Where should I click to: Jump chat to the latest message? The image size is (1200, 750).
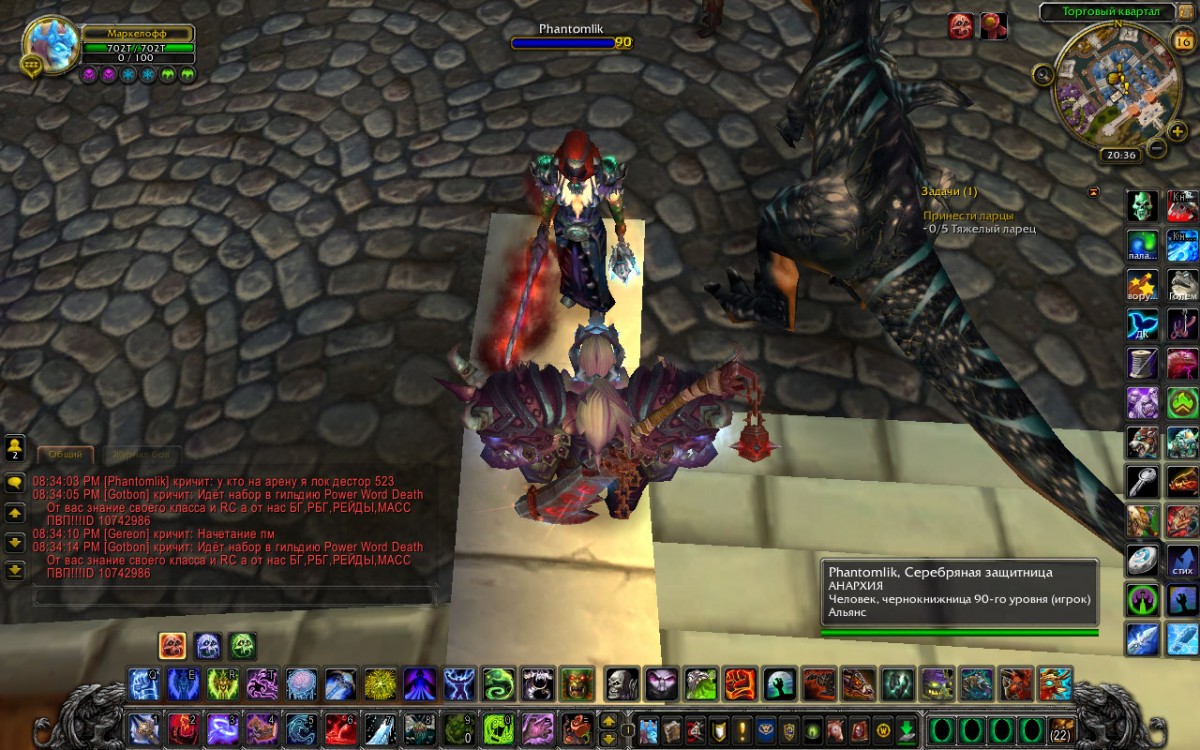click(15, 571)
